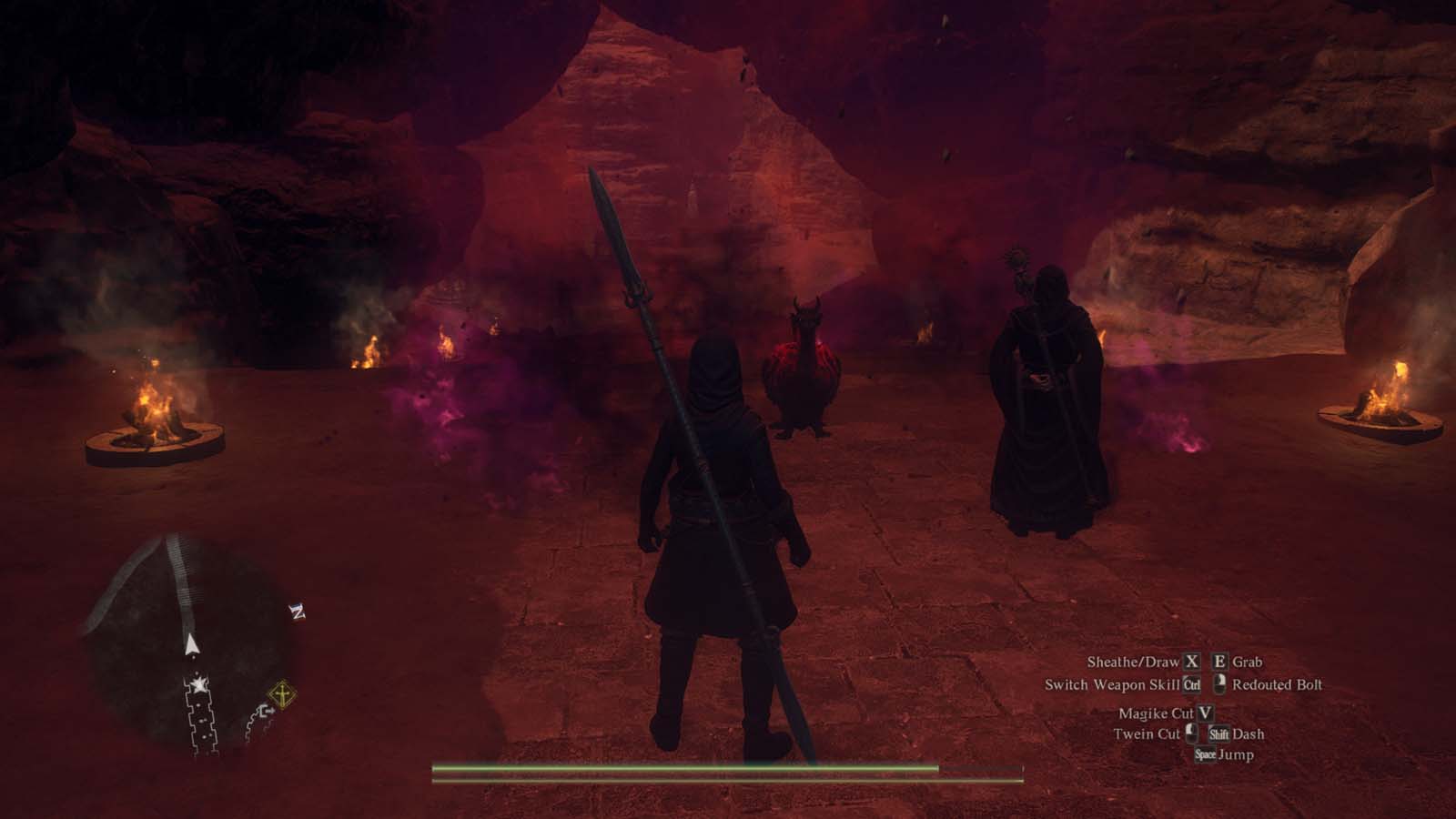
Task: Click the right mouse icon beside Redouted Bolt
Action: coord(1218,684)
